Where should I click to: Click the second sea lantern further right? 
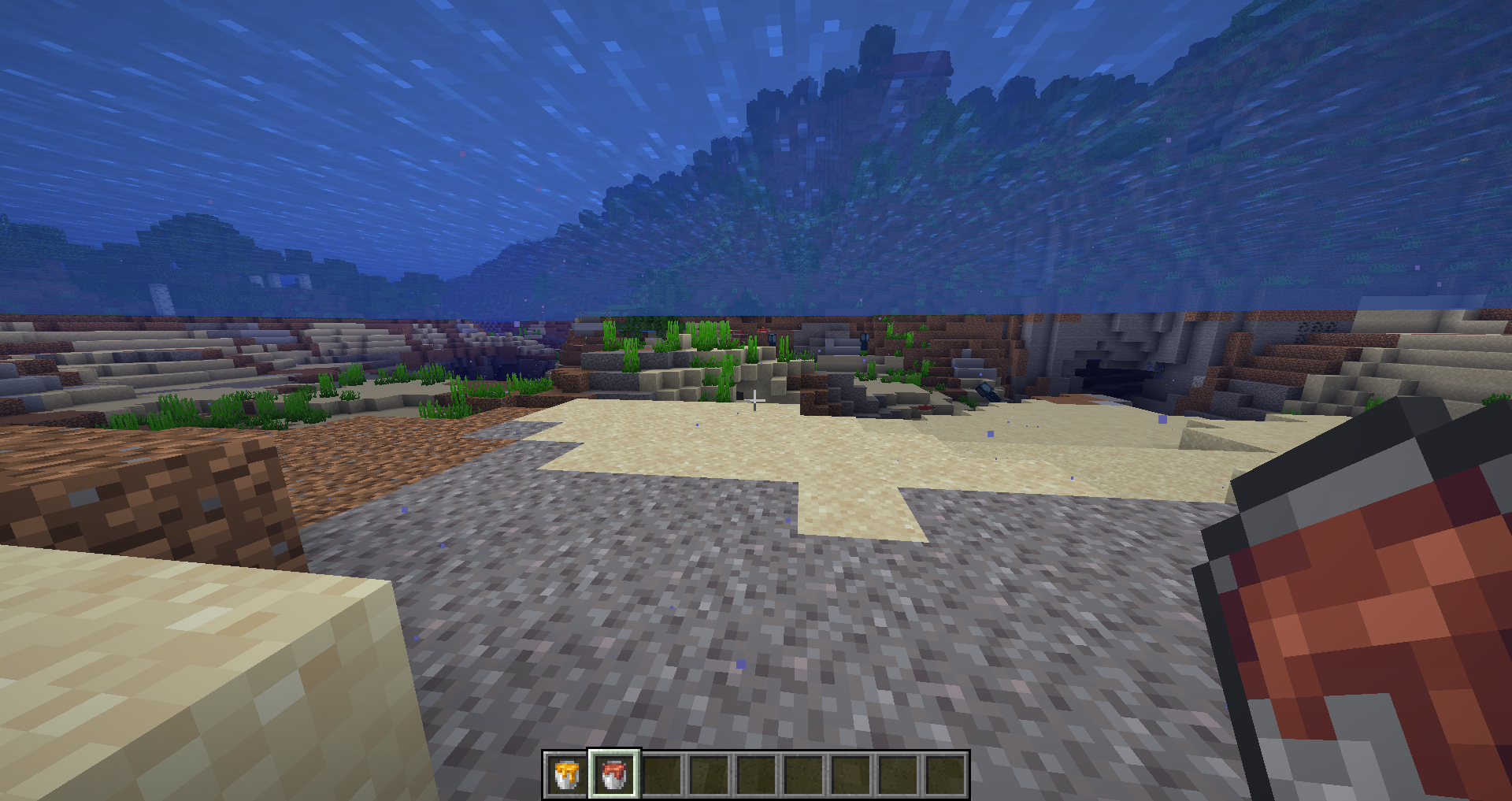click(864, 342)
